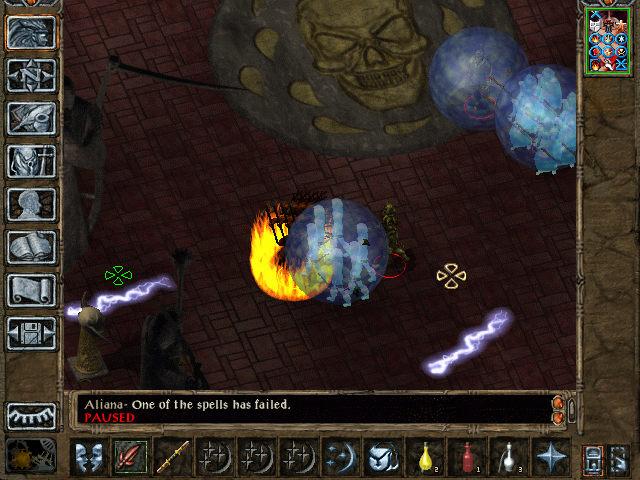This screenshot has height=480, width=640.
Task: Choose the guard shield action
Action: [x=89, y=457]
